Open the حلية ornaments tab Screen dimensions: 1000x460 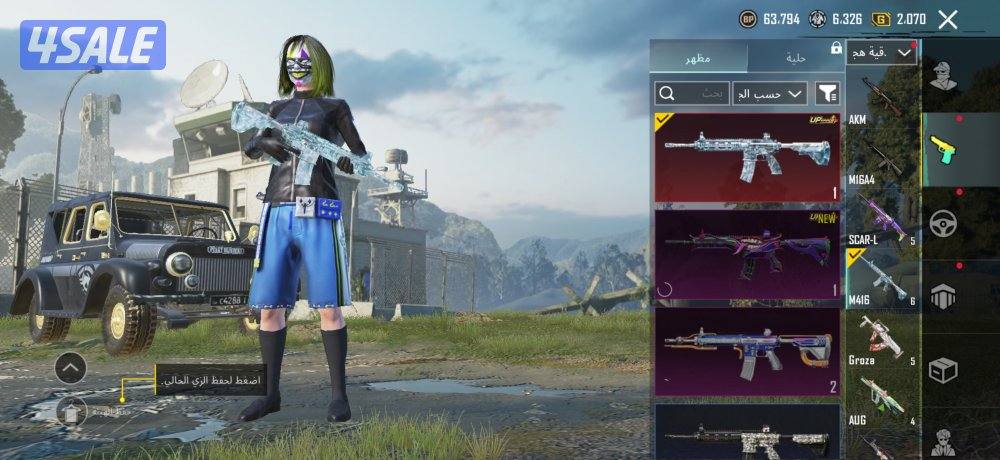796,57
